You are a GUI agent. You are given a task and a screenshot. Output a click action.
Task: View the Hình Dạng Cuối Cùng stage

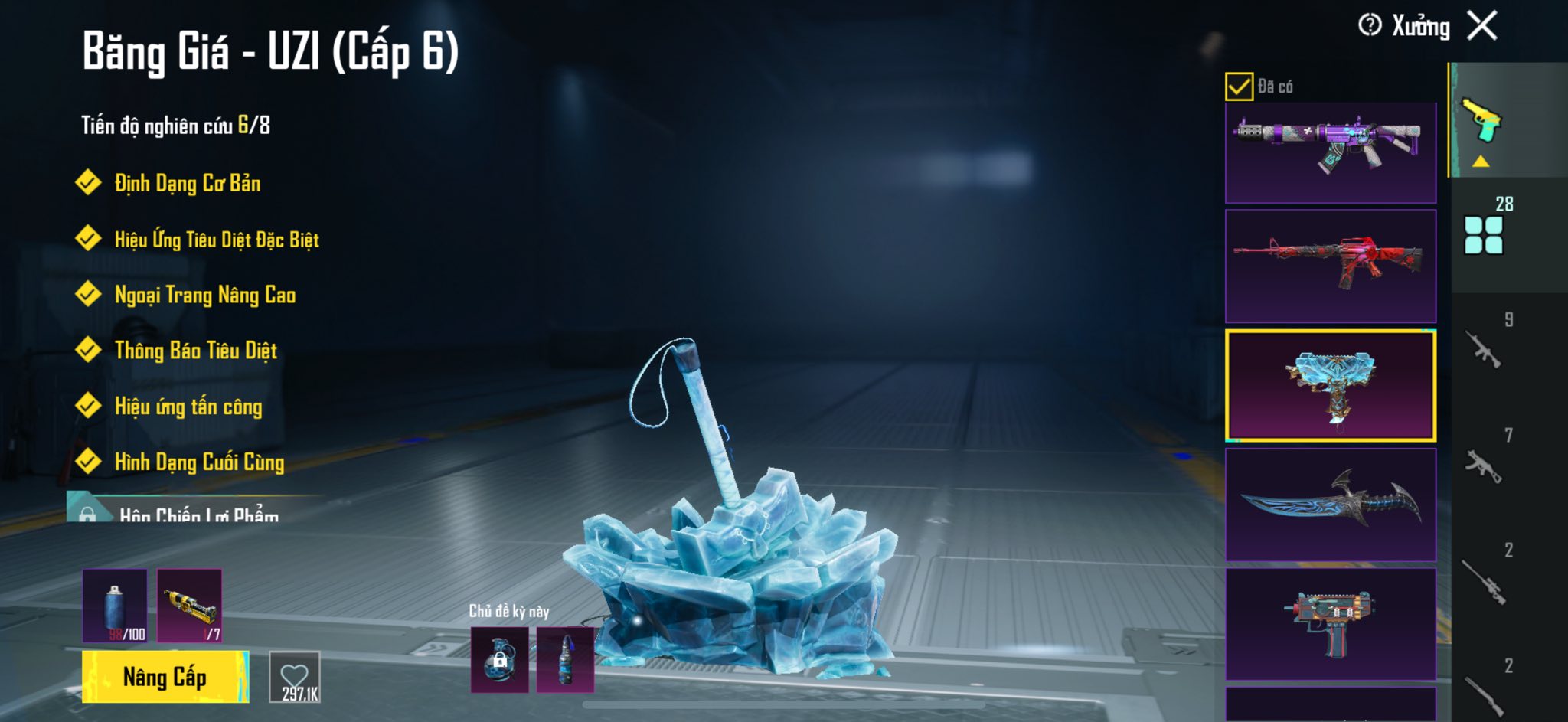[199, 462]
